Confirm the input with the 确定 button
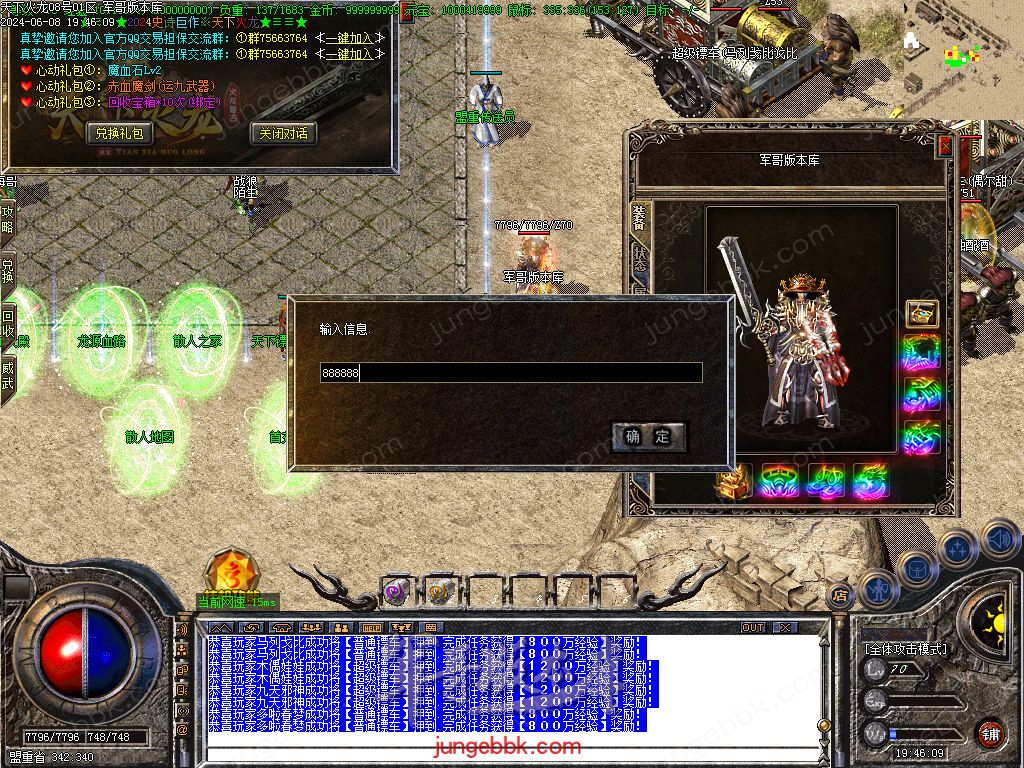Image resolution: width=1024 pixels, height=768 pixels. point(648,437)
